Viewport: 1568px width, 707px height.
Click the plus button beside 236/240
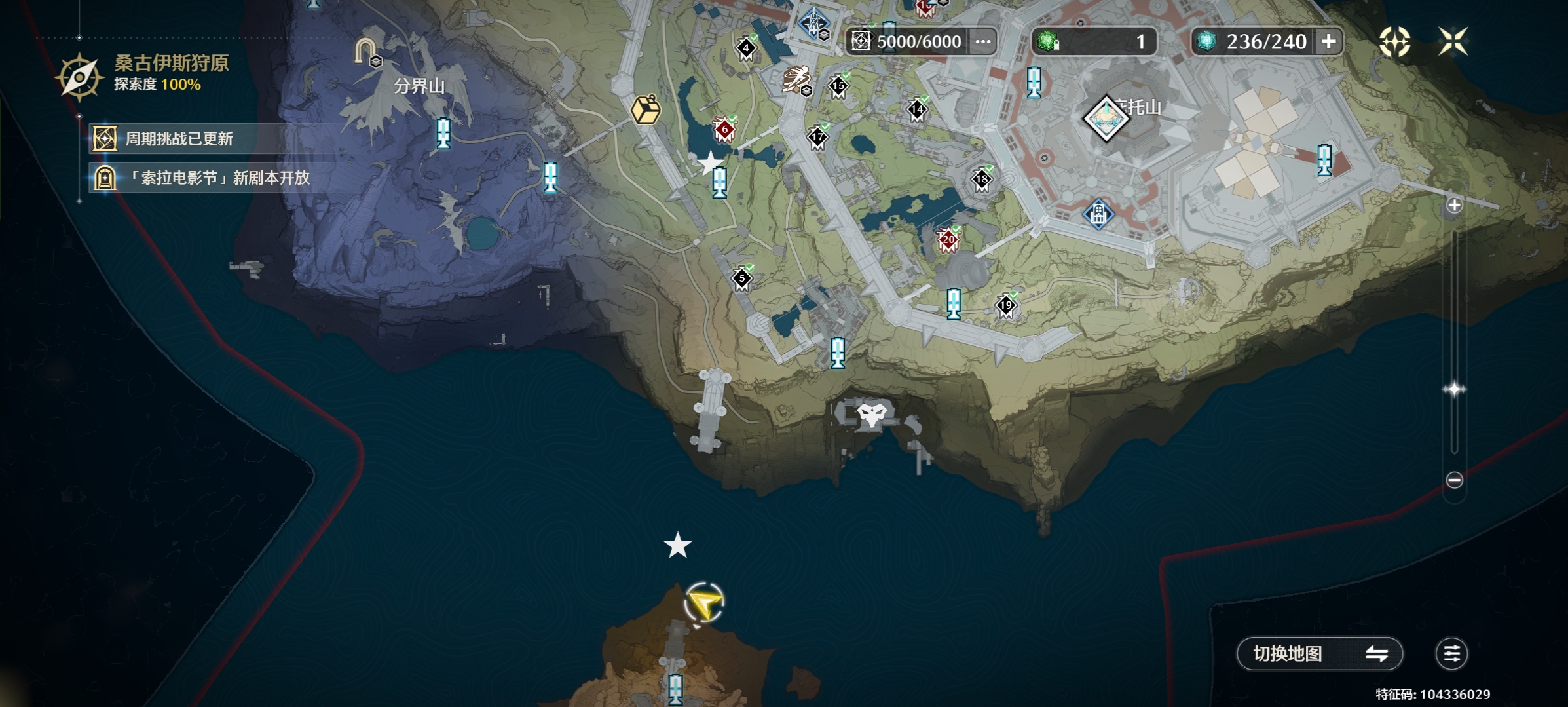pos(1328,41)
